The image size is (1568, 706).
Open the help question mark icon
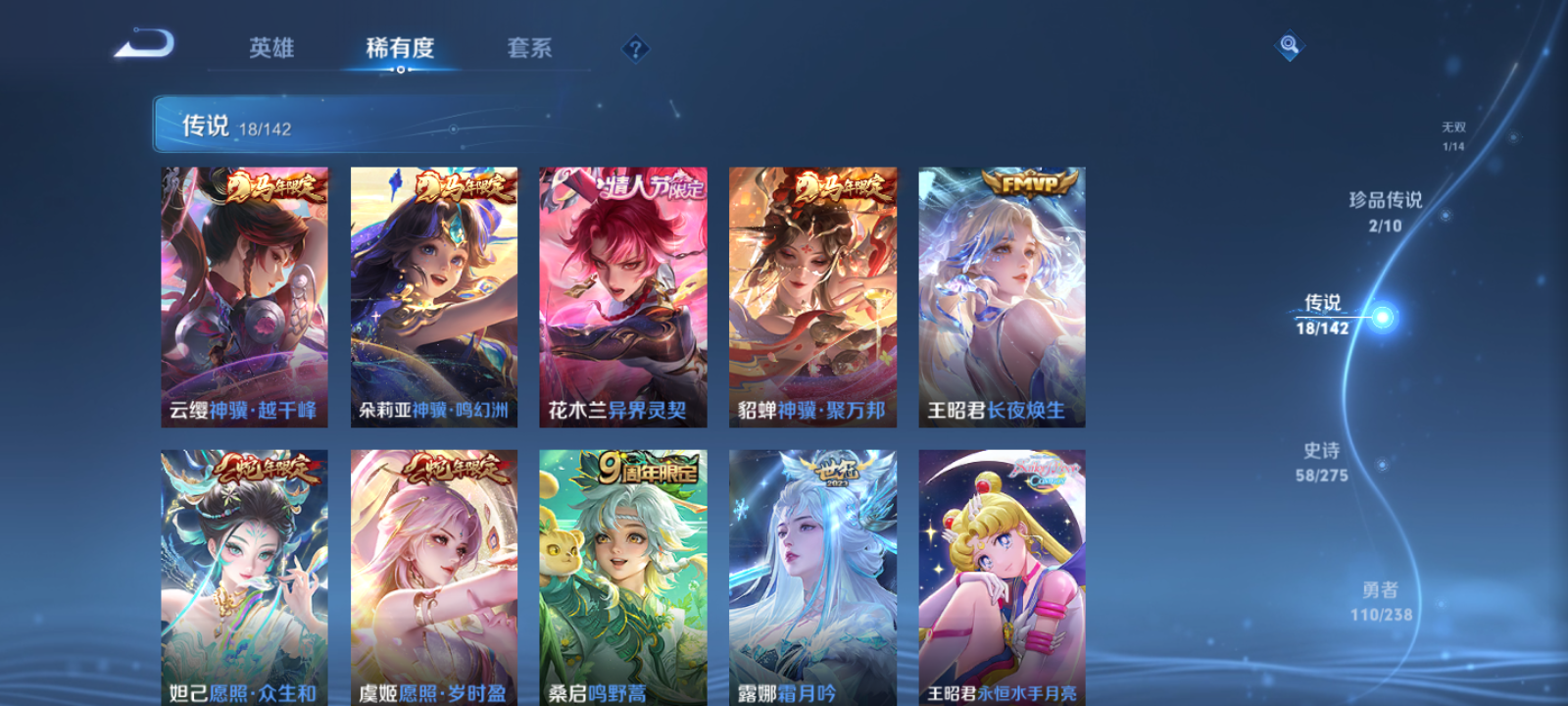(x=633, y=47)
